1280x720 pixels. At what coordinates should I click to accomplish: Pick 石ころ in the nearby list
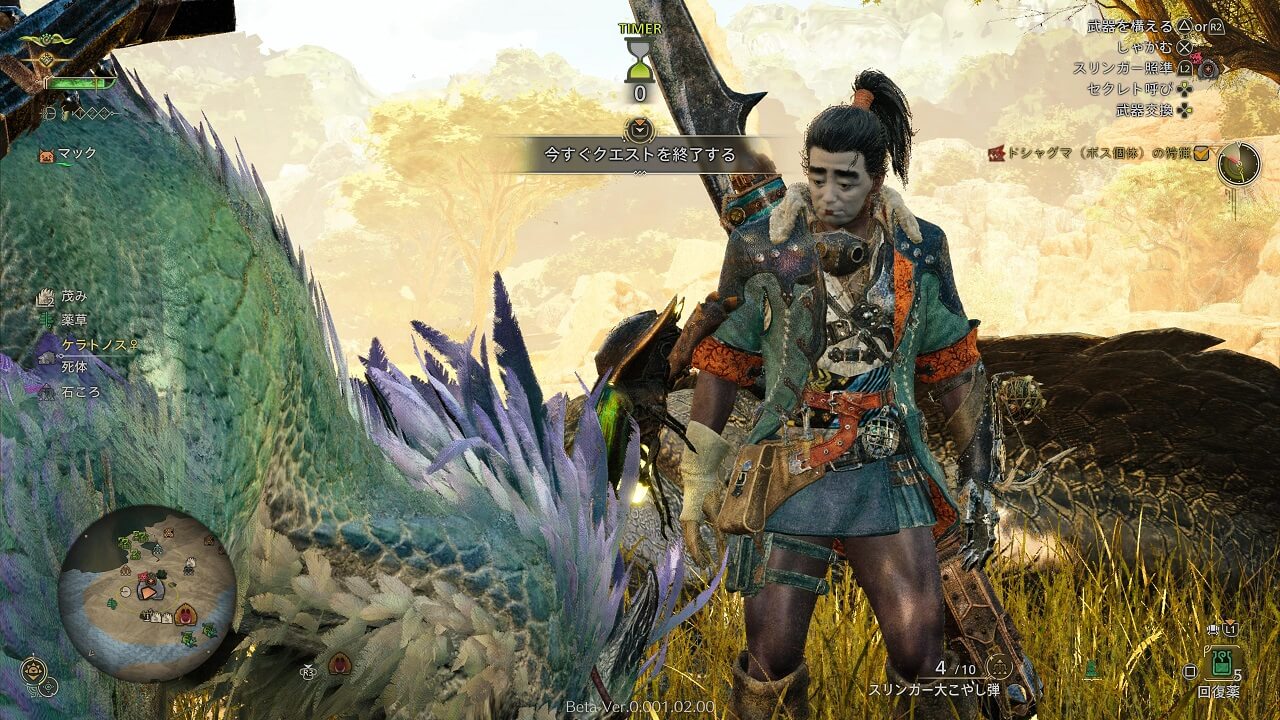click(x=79, y=392)
